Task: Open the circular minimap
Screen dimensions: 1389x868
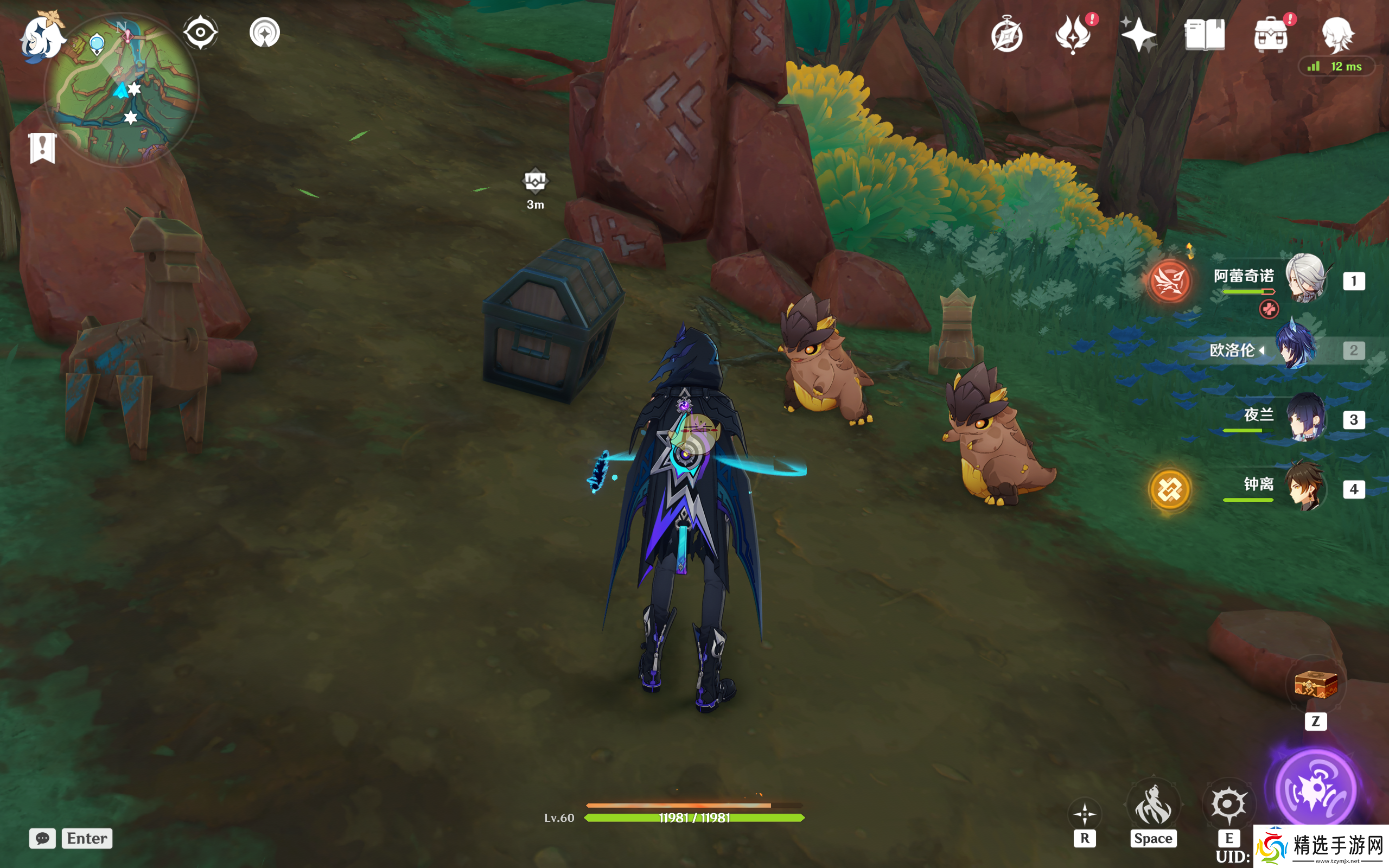Action: (122, 92)
